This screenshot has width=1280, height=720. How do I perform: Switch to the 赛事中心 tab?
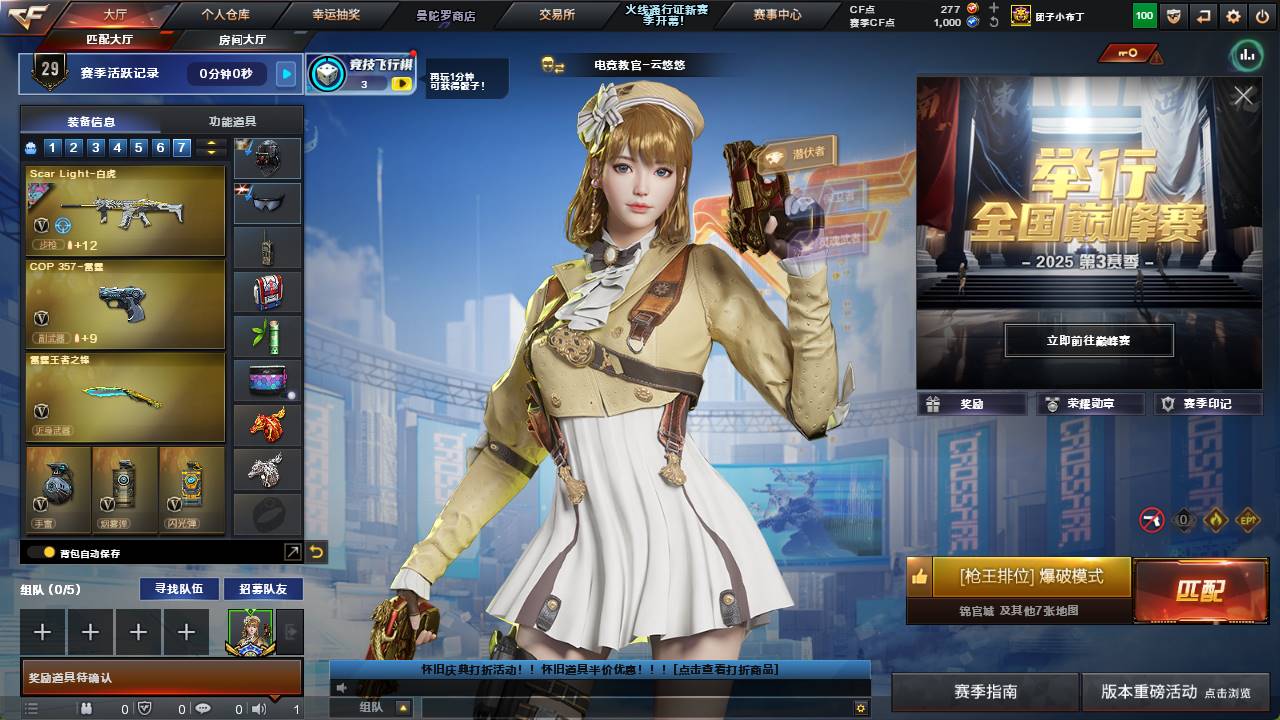coord(777,15)
